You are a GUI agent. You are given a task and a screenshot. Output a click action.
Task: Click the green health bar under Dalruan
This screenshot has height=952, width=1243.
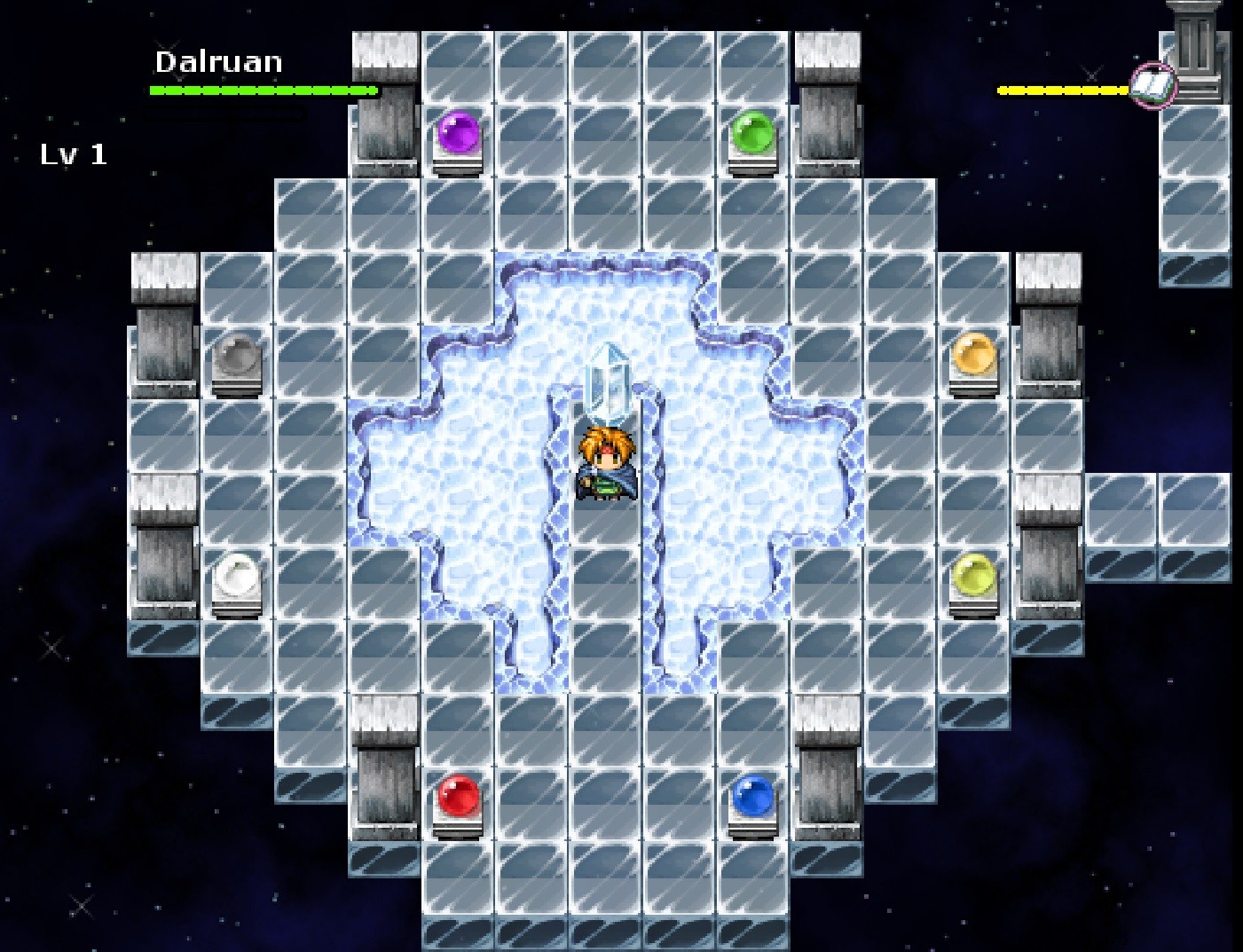264,89
